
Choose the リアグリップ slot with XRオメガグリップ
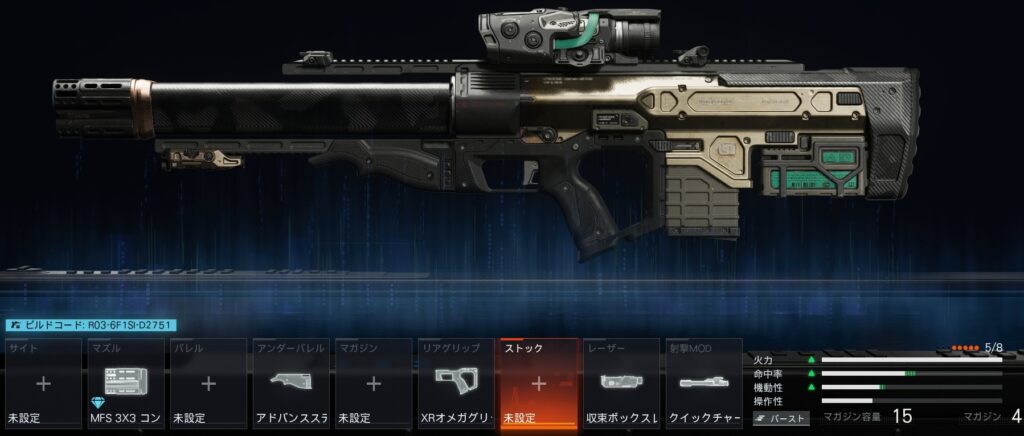tap(455, 383)
